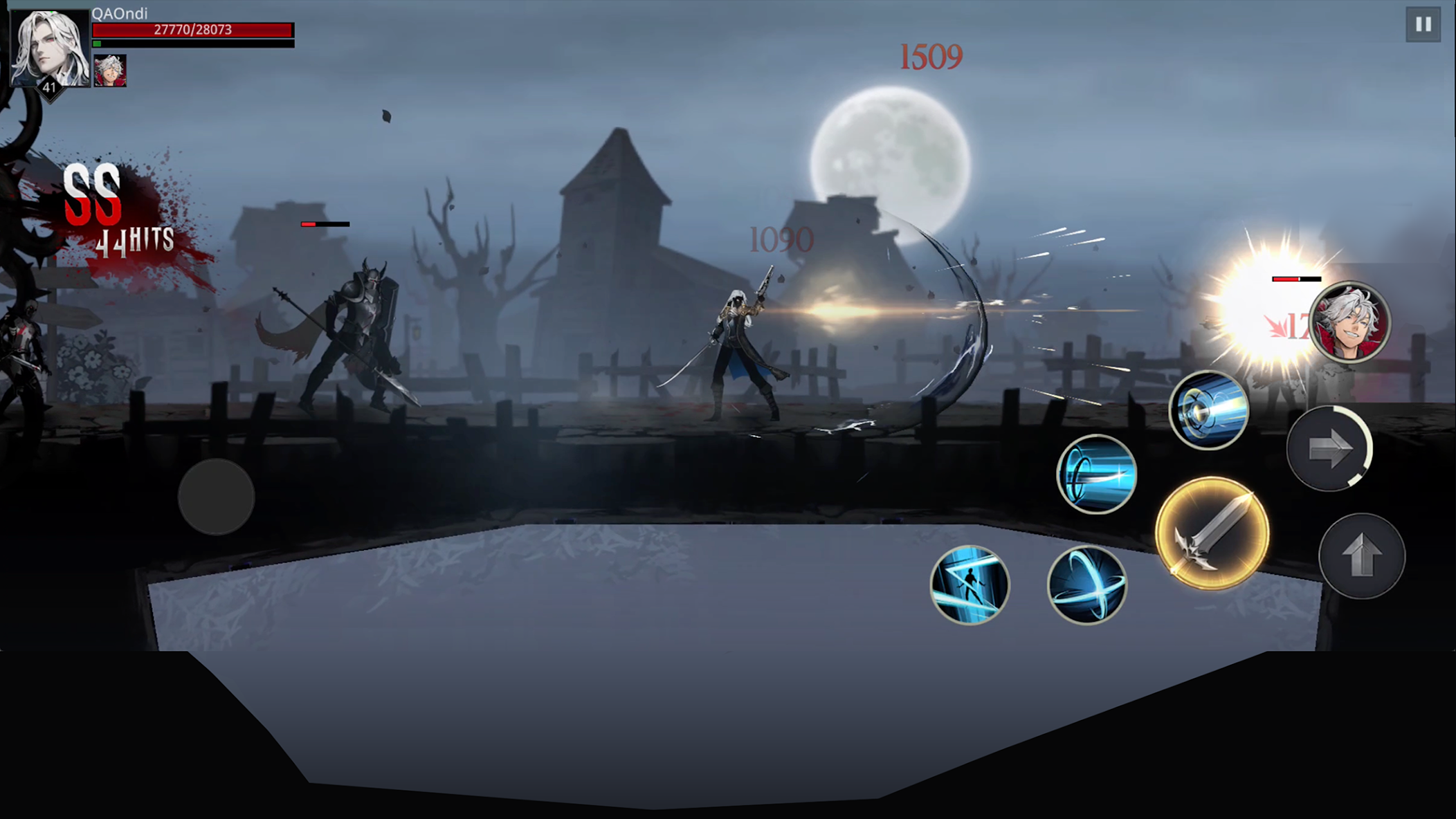This screenshot has width=1456, height=819.
Task: Tap the health bar showing 27770/28073
Action: [192, 29]
